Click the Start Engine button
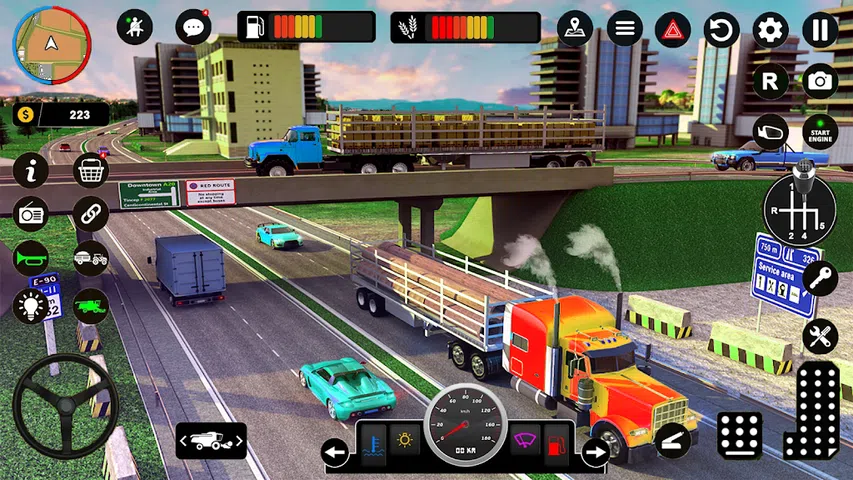The width and height of the screenshot is (853, 480). pos(820,132)
